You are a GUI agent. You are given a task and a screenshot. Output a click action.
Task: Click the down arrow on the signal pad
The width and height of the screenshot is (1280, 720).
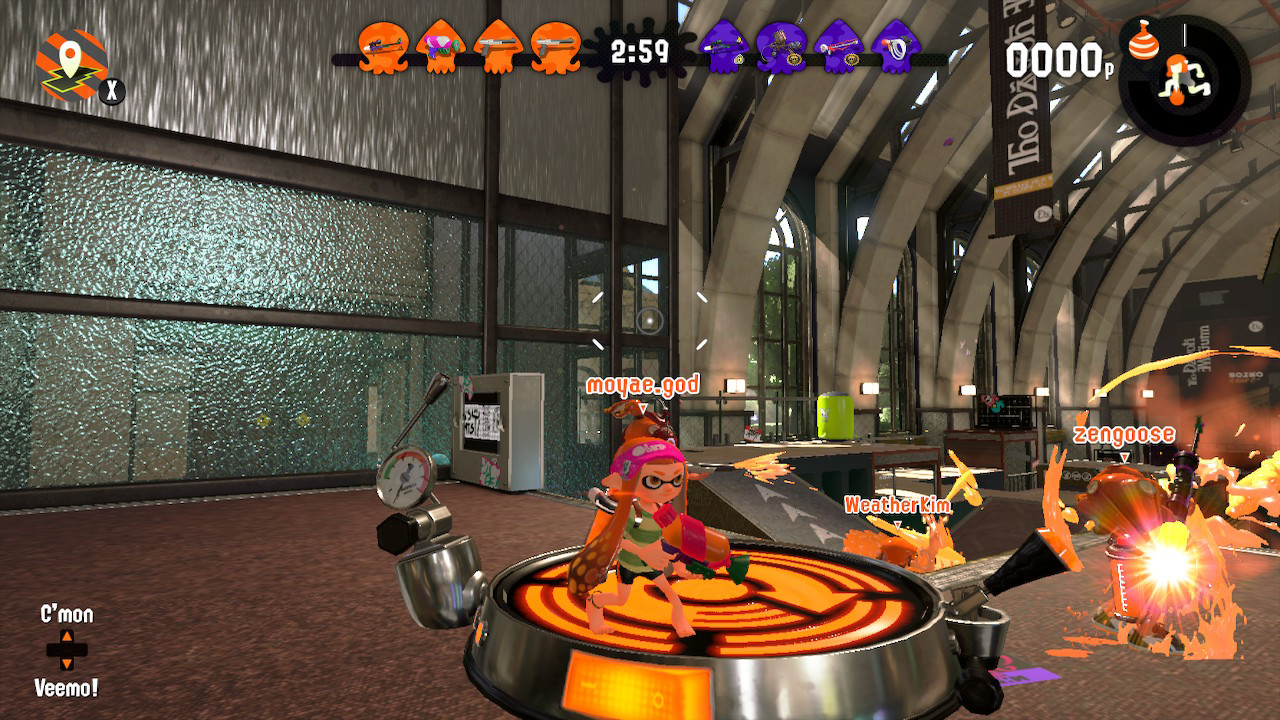tap(65, 664)
